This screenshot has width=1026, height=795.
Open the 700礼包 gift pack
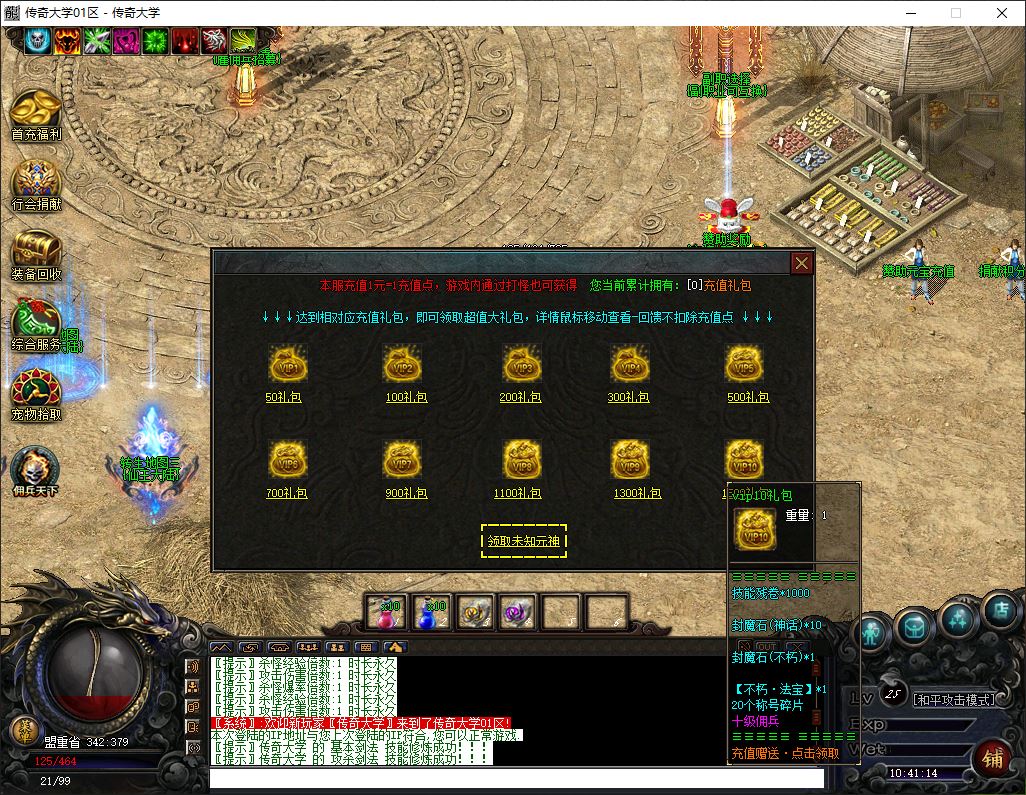288,460
